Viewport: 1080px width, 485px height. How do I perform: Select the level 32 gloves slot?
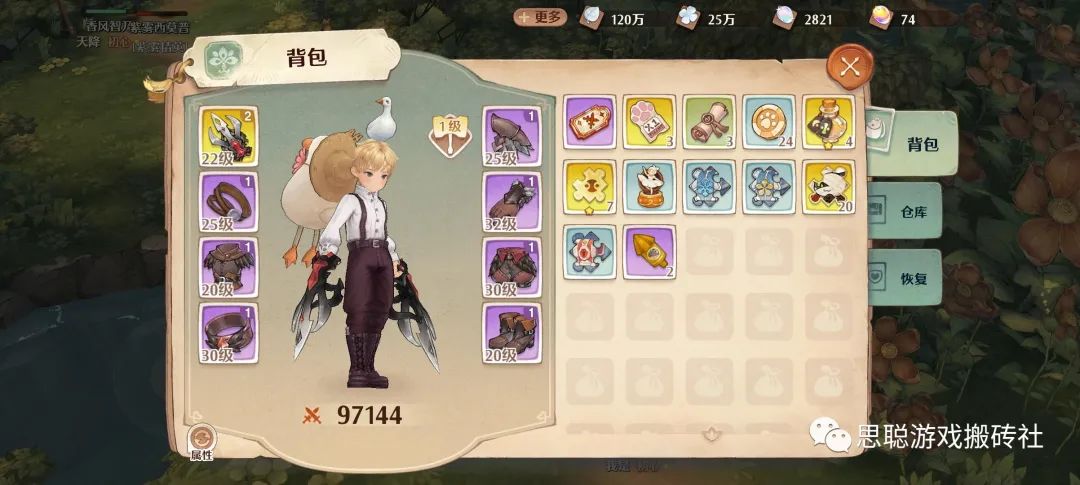[x=513, y=202]
